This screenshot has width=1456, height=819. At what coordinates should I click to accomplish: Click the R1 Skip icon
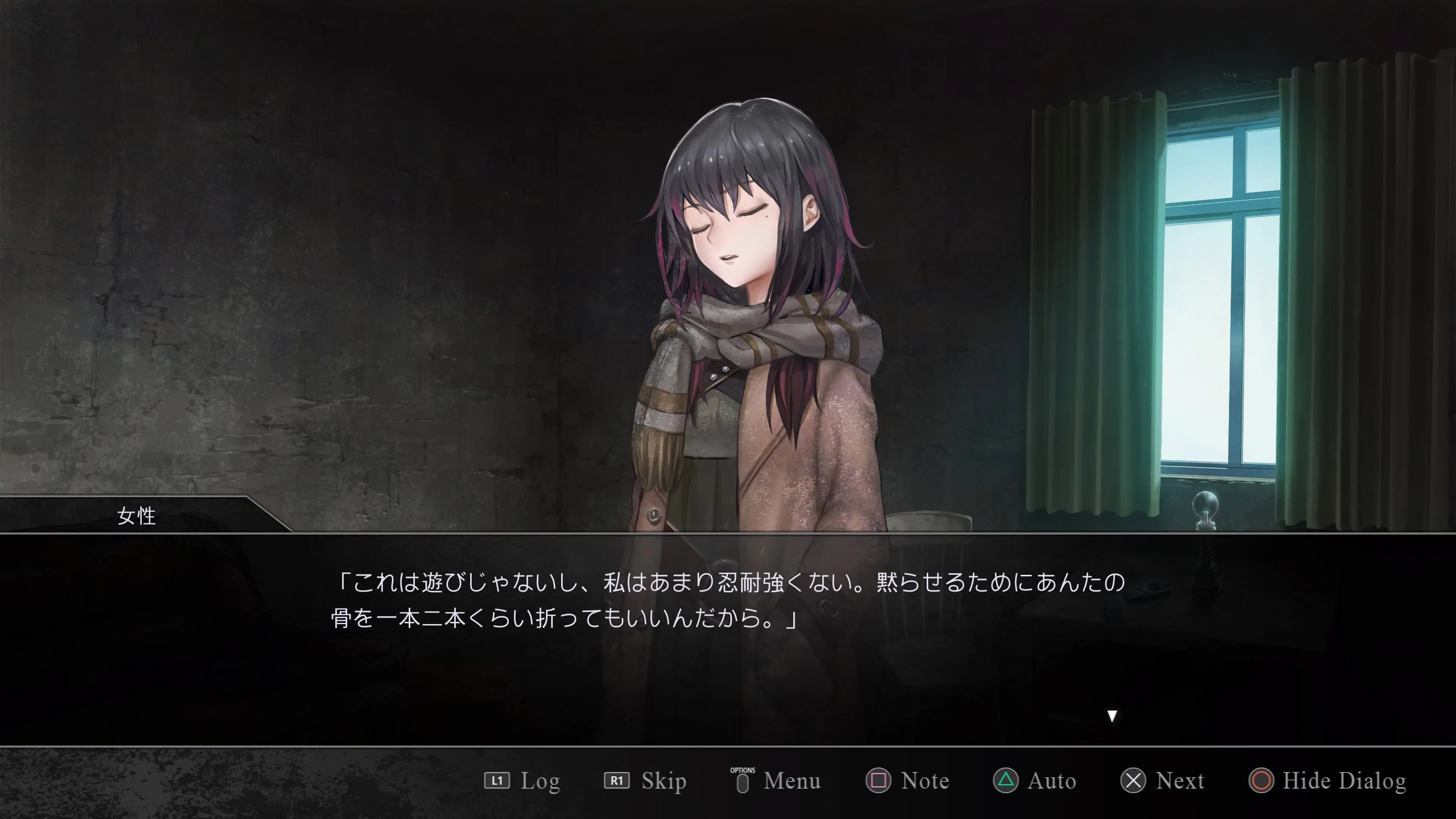(x=617, y=781)
